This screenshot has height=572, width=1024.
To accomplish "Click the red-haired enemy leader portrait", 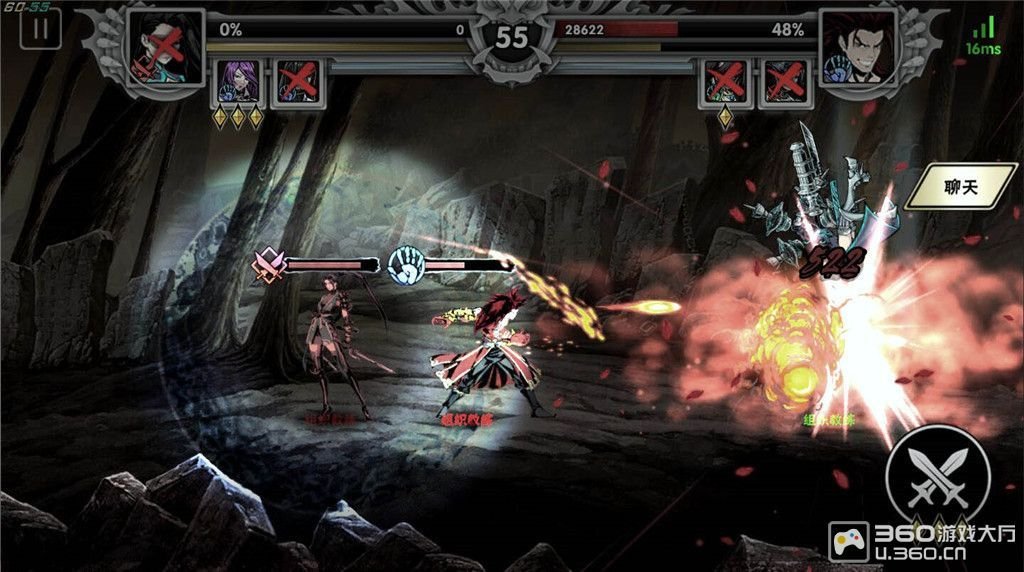I will (856, 47).
